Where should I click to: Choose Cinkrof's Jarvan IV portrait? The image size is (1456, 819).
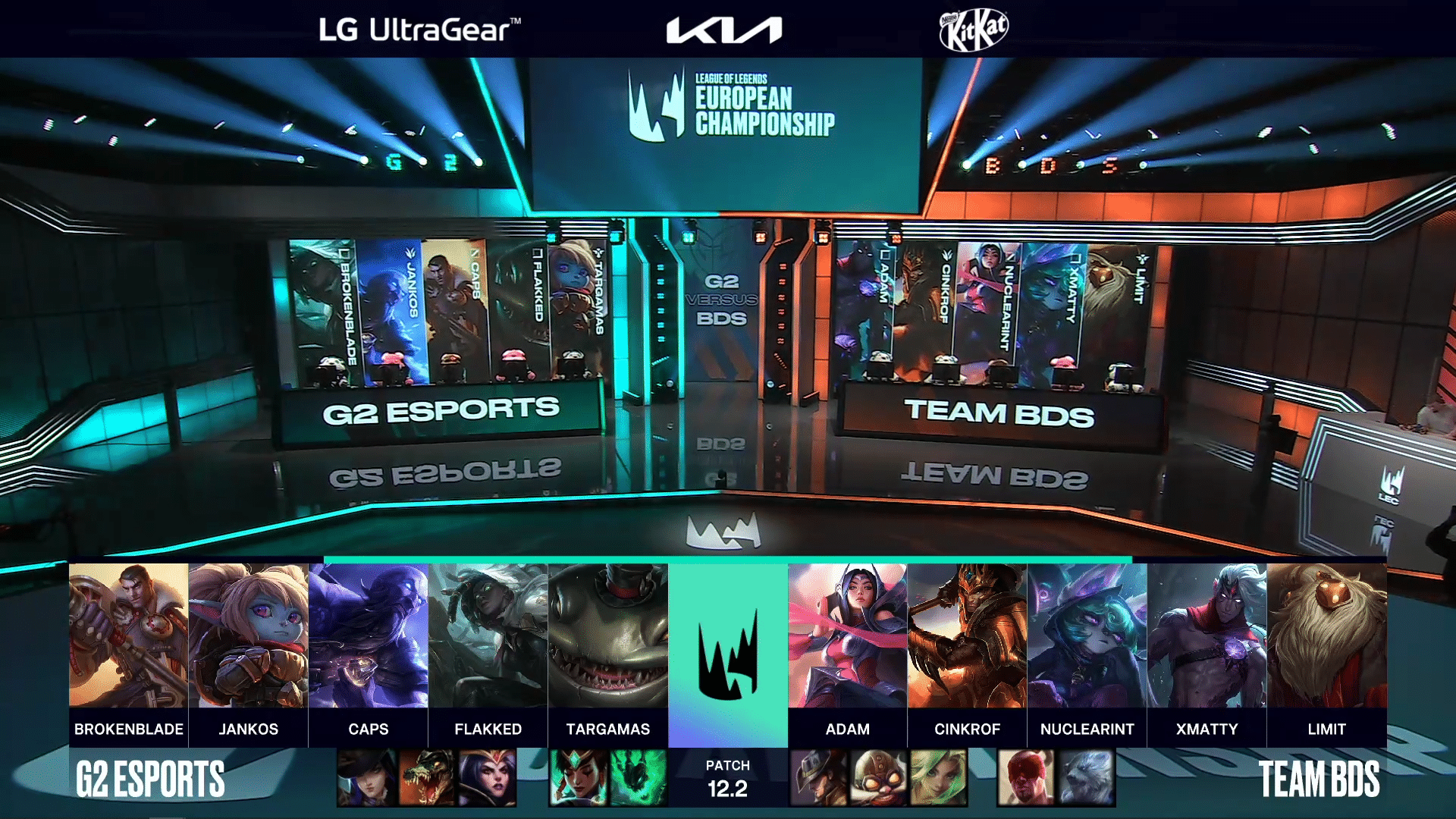coord(967,635)
